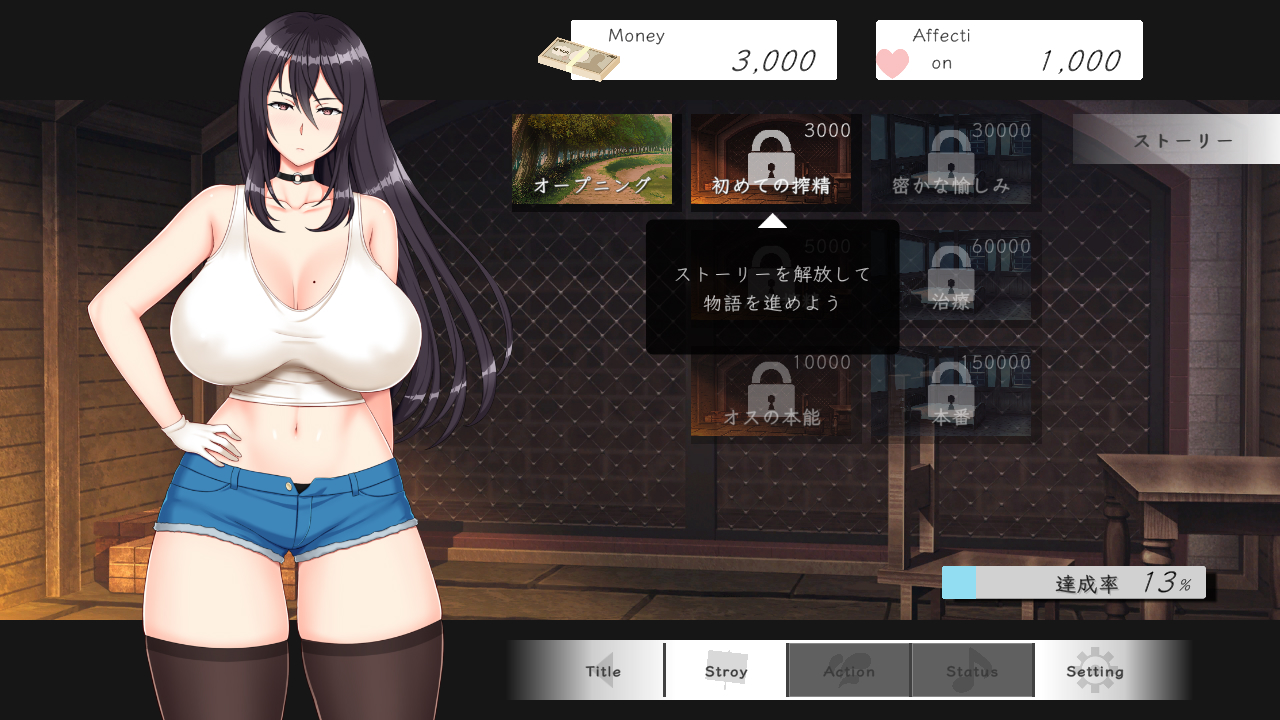The width and height of the screenshot is (1280, 720).
Task: Select the locked 密かな愉しみ story tile
Action: (951, 160)
